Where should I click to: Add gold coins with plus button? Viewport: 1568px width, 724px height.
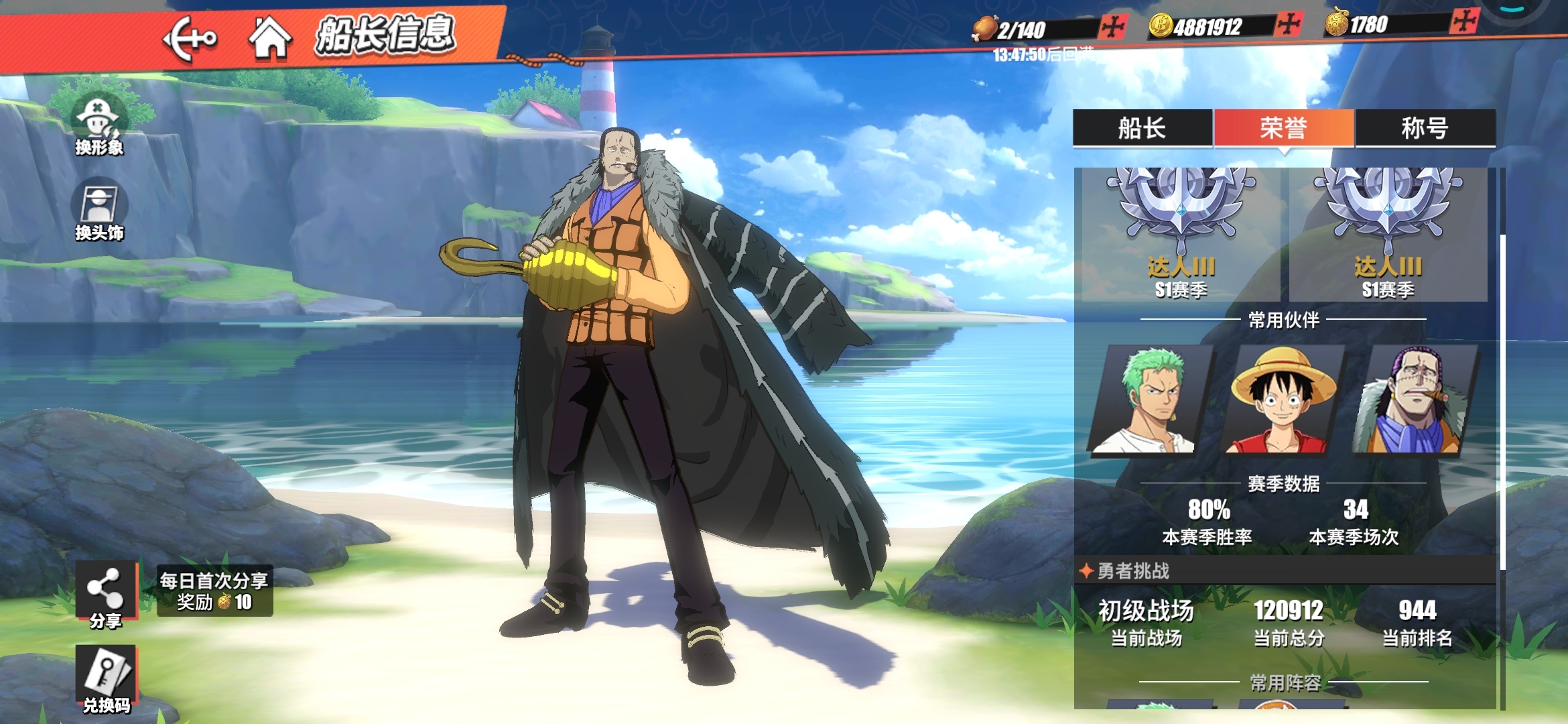[x=1288, y=25]
